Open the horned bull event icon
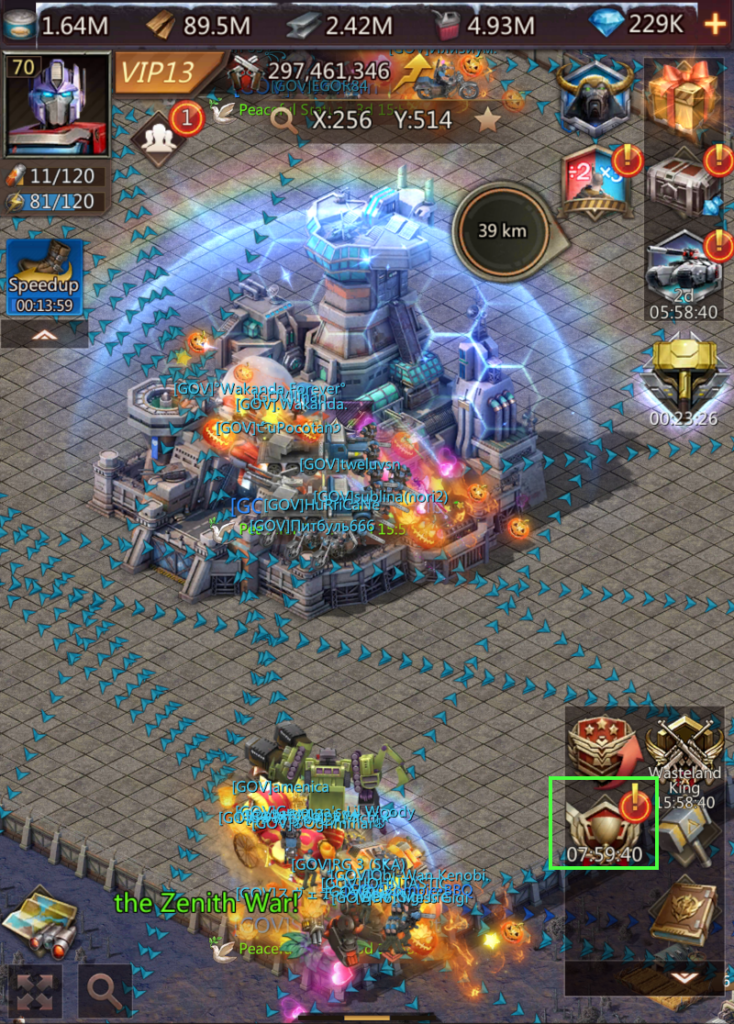This screenshot has width=734, height=1024. click(594, 98)
